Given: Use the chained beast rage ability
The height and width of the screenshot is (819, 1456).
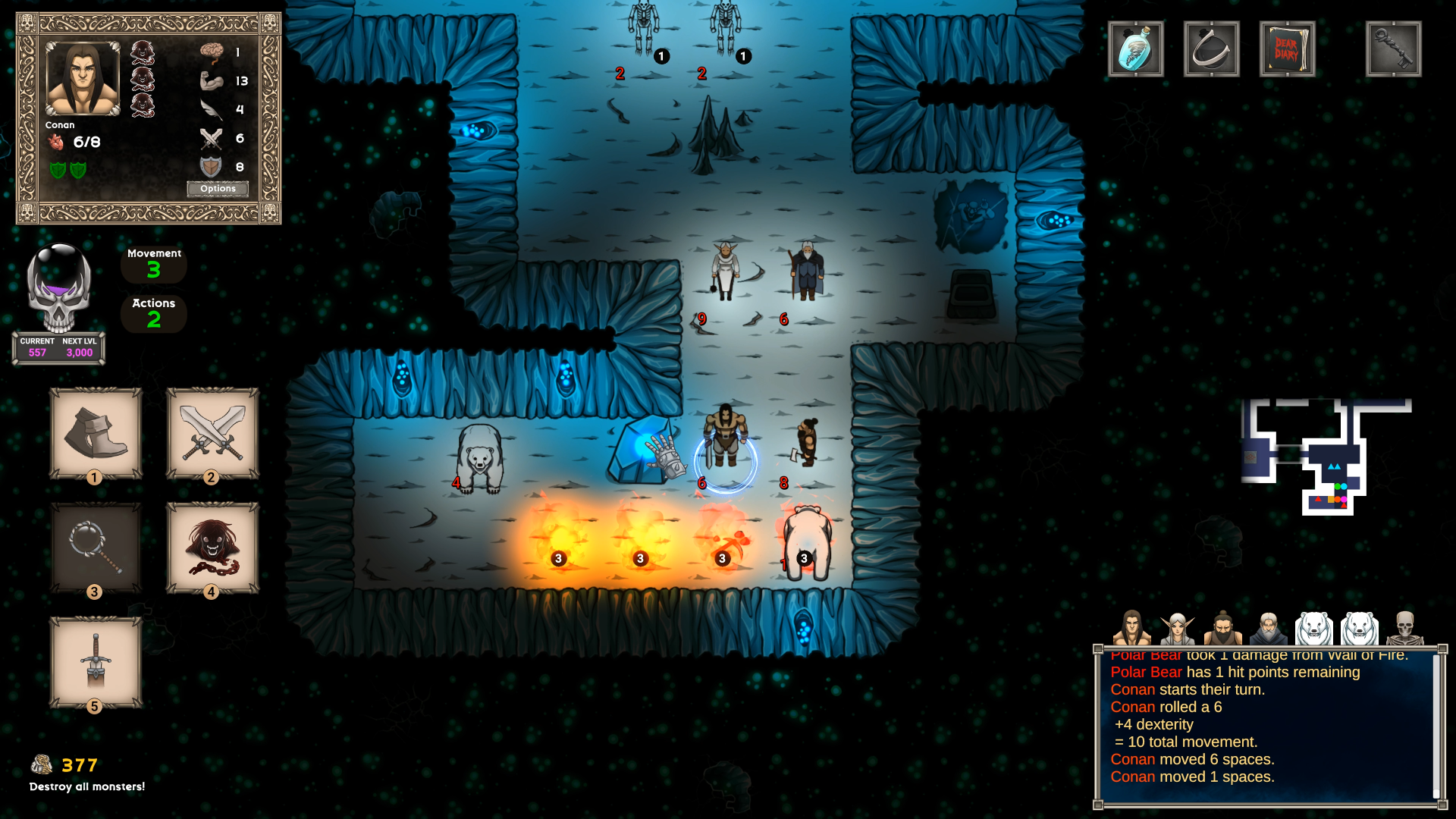Looking at the screenshot, I should pyautogui.click(x=212, y=548).
